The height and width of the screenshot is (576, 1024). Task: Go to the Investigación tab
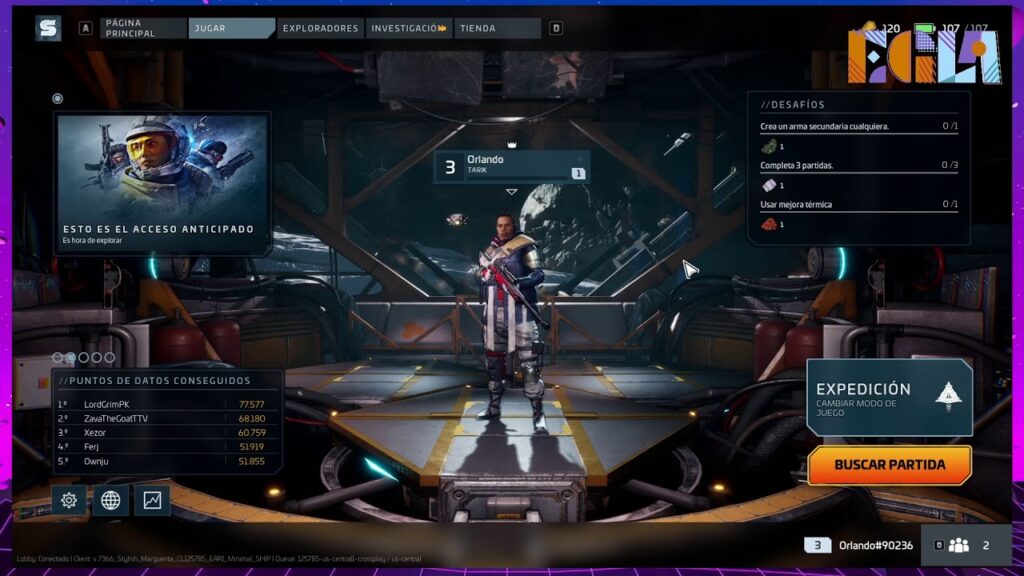(408, 28)
